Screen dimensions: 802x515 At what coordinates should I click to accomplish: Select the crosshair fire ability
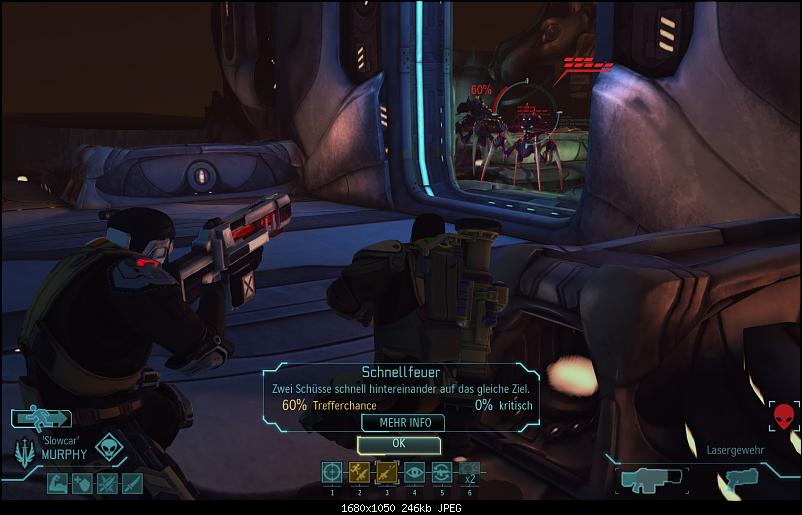pos(332,473)
